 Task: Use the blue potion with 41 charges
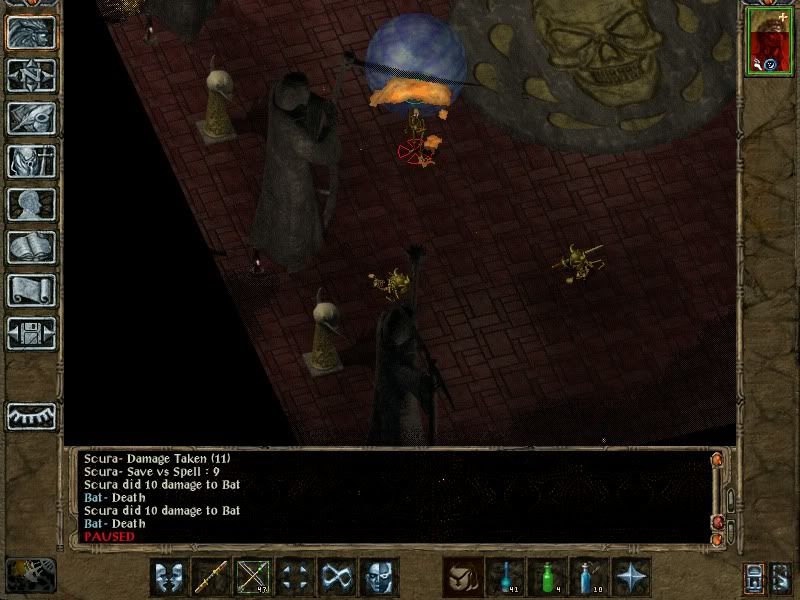pos(505,577)
